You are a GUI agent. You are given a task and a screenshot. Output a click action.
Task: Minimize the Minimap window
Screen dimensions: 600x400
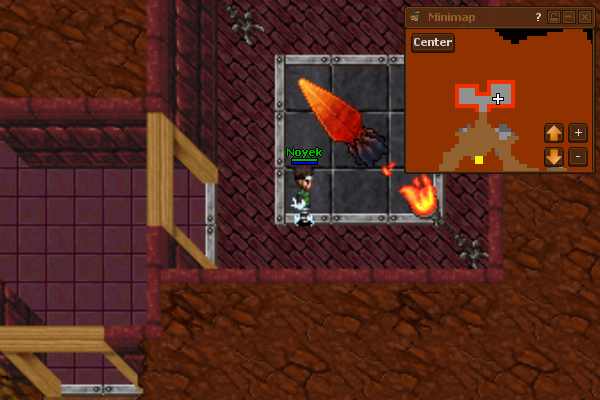coord(569,17)
